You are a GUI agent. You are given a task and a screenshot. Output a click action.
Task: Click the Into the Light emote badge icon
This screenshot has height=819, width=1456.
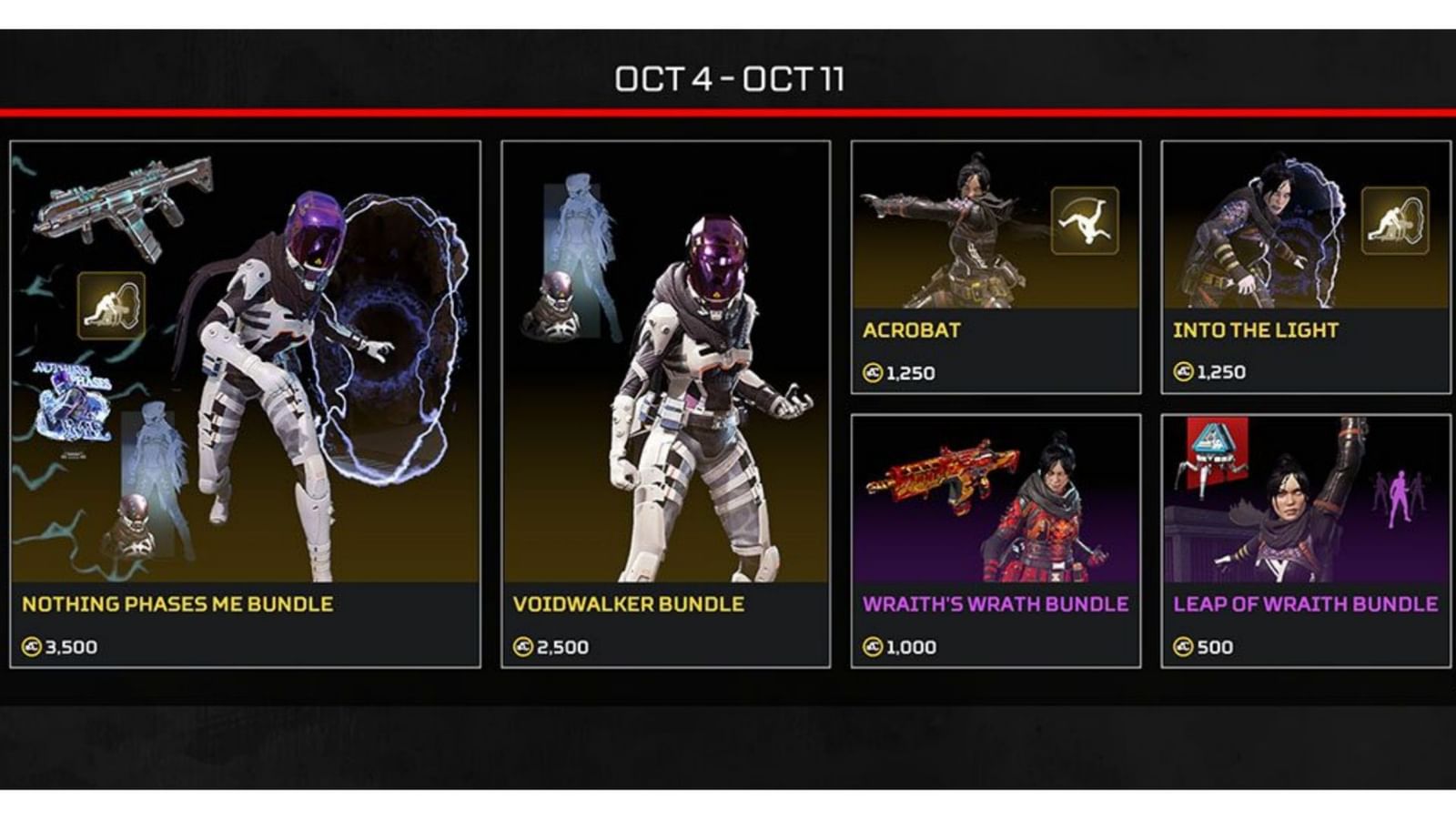pos(1394,221)
